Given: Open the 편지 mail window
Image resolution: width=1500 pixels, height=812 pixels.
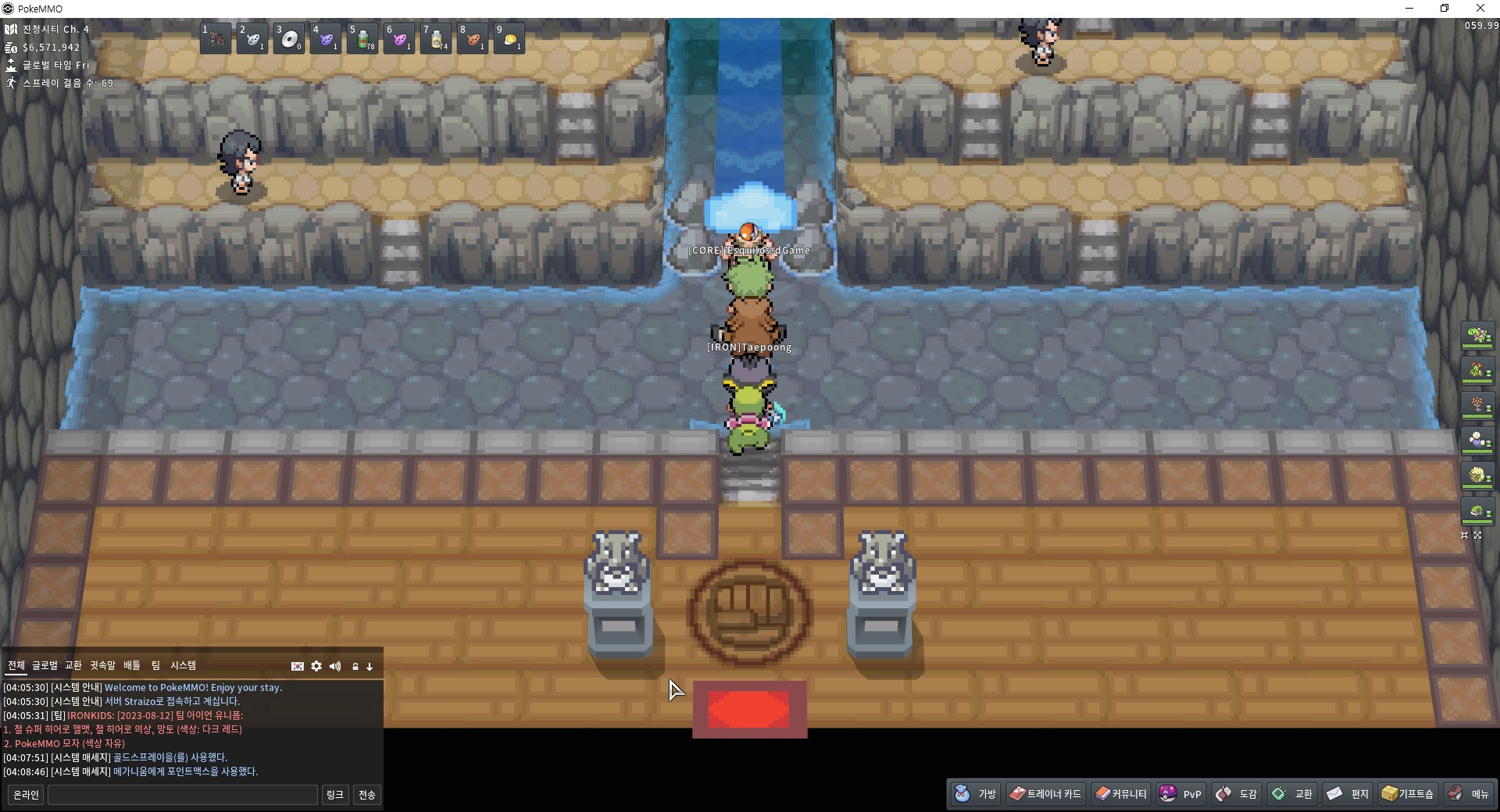Looking at the screenshot, I should pos(1348,794).
